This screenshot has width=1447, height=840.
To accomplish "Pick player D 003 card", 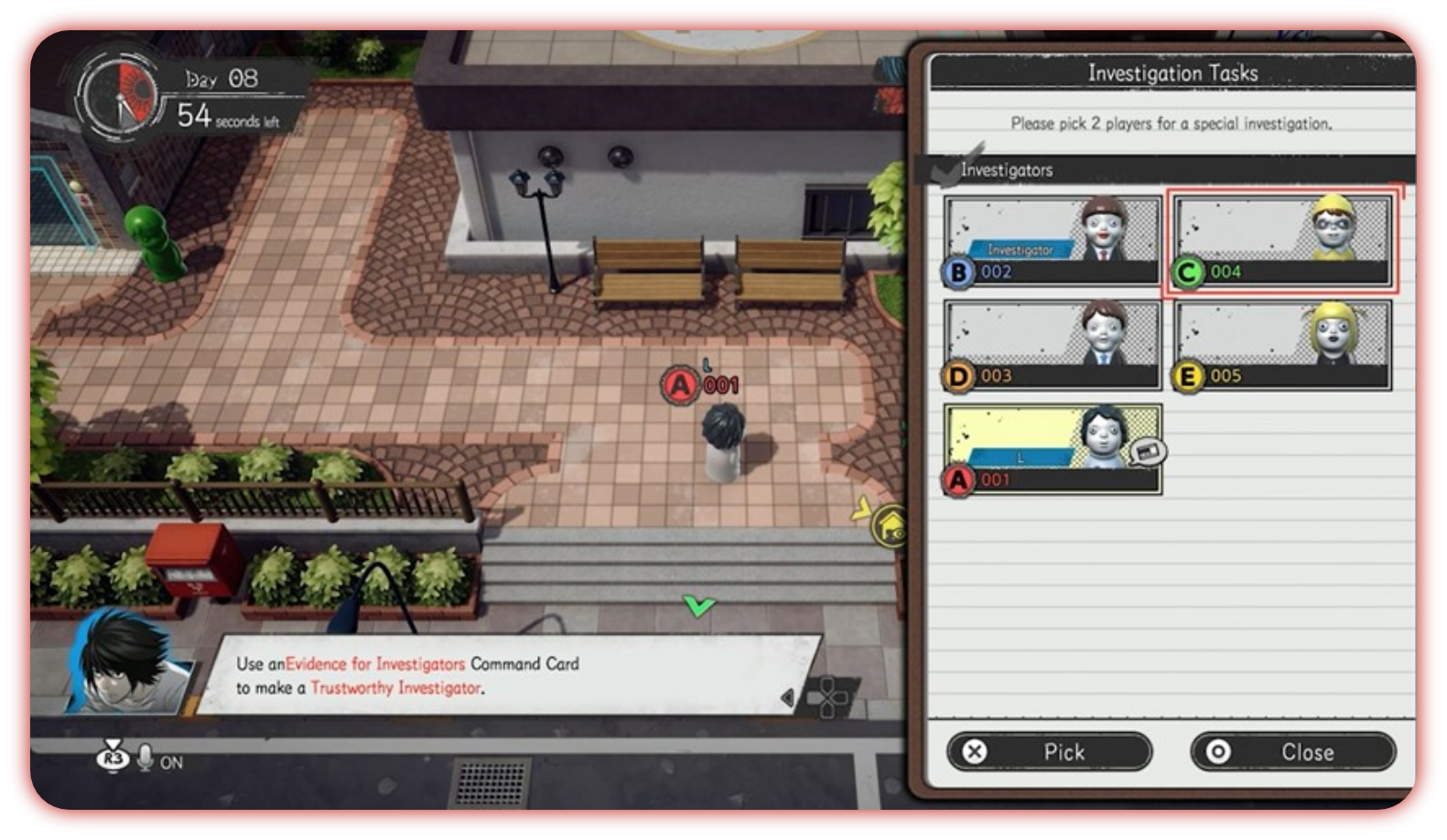I will coord(1053,346).
